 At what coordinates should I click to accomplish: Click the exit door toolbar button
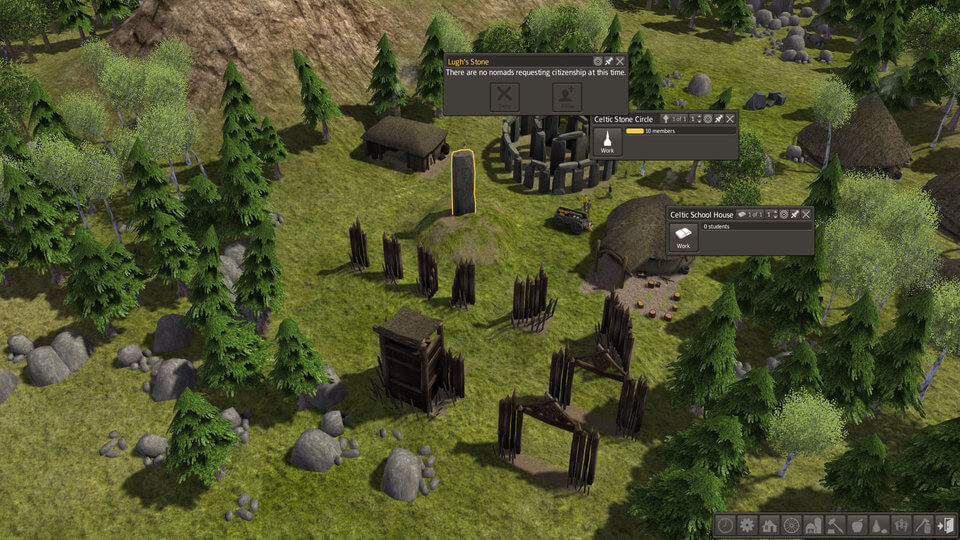click(x=946, y=525)
